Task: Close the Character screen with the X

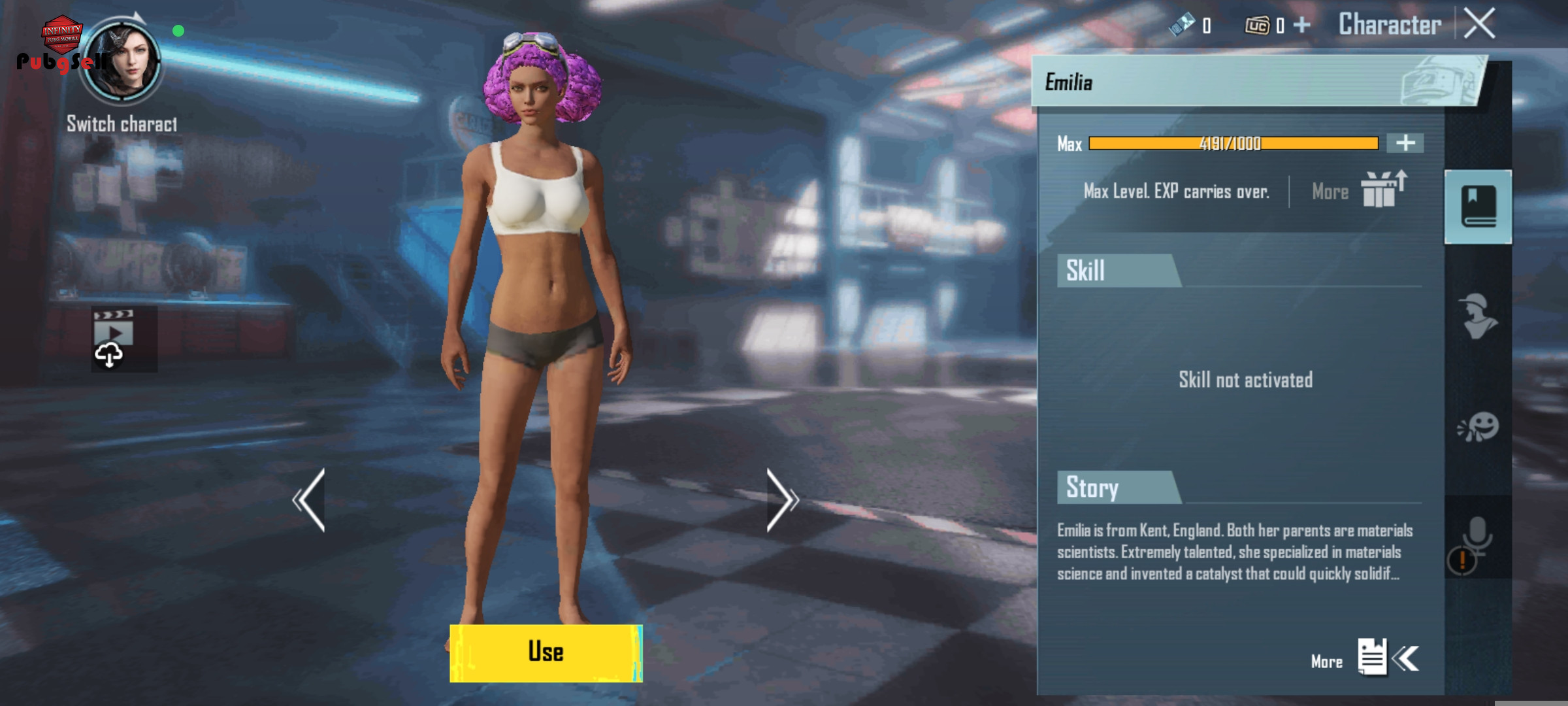Action: pyautogui.click(x=1479, y=24)
